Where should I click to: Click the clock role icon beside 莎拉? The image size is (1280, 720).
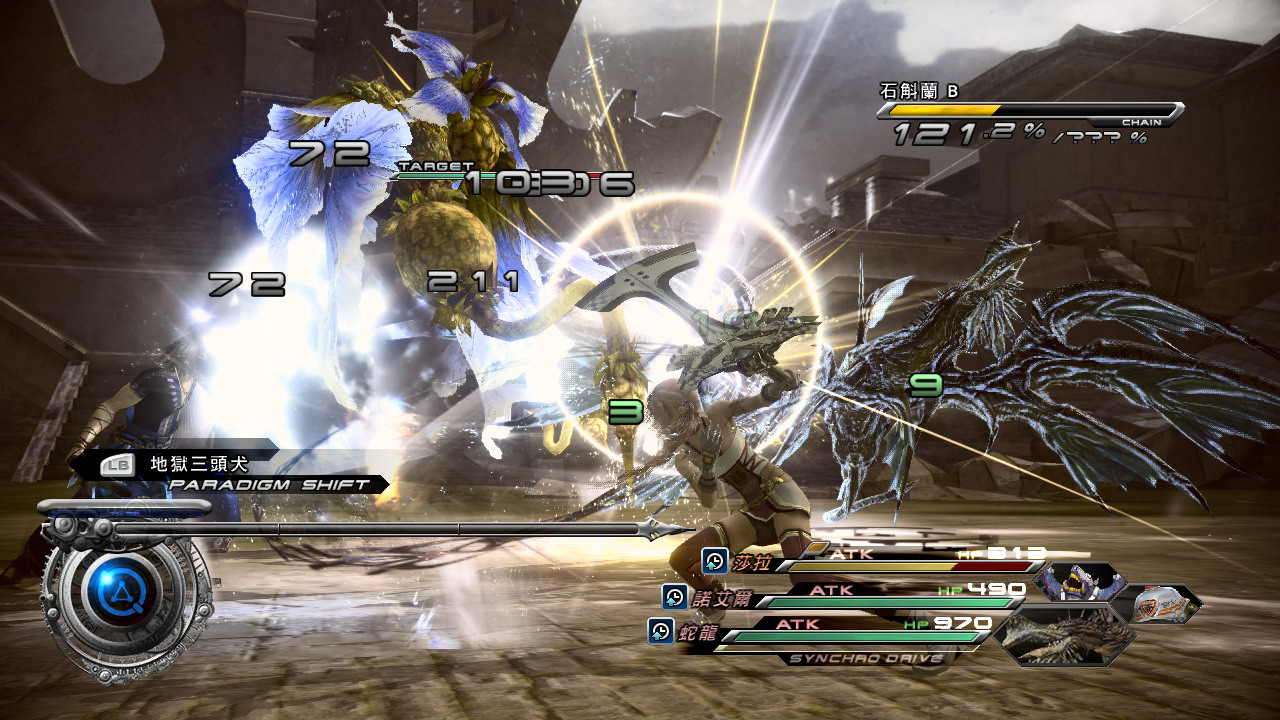[x=714, y=561]
